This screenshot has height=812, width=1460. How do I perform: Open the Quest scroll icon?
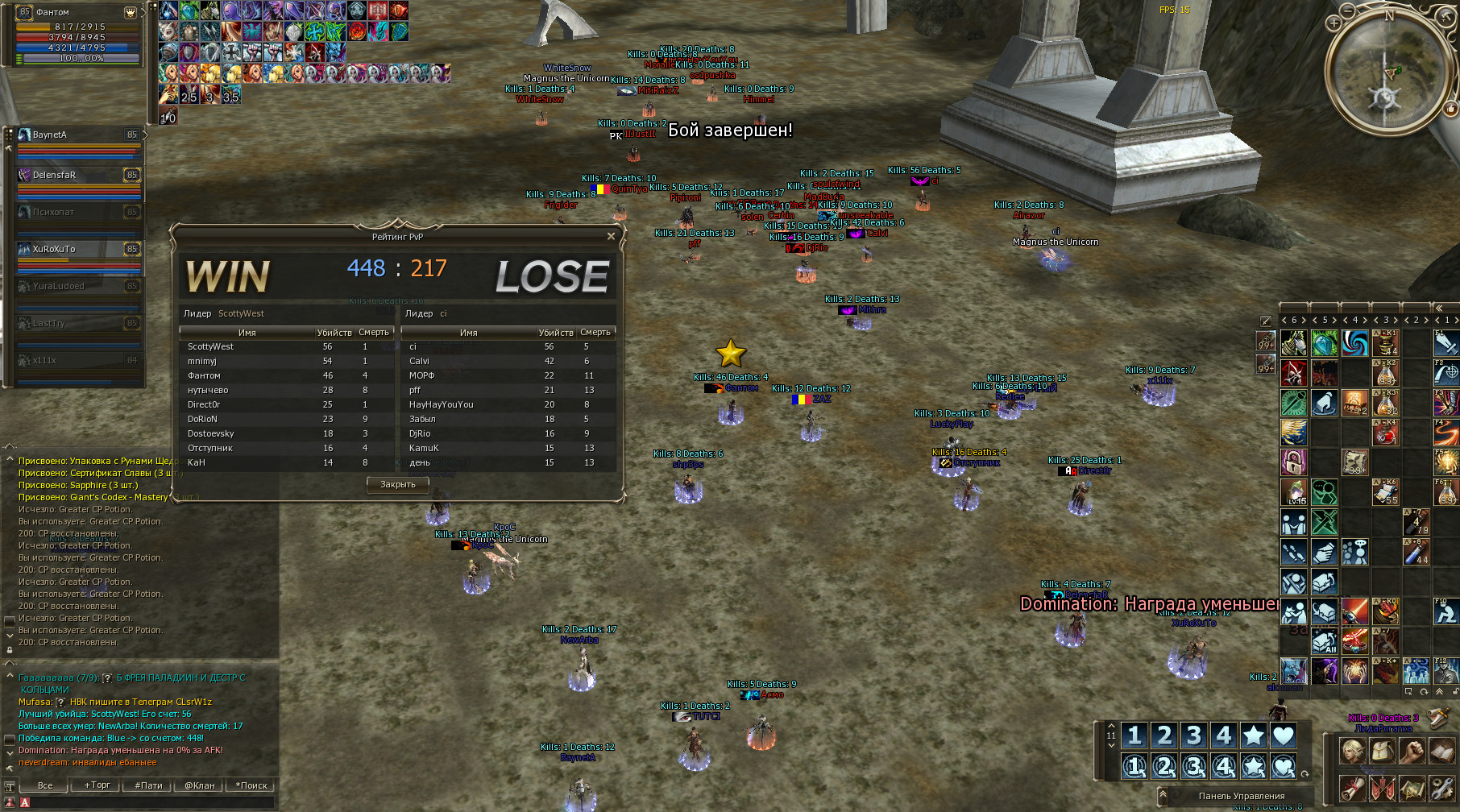(x=1351, y=789)
